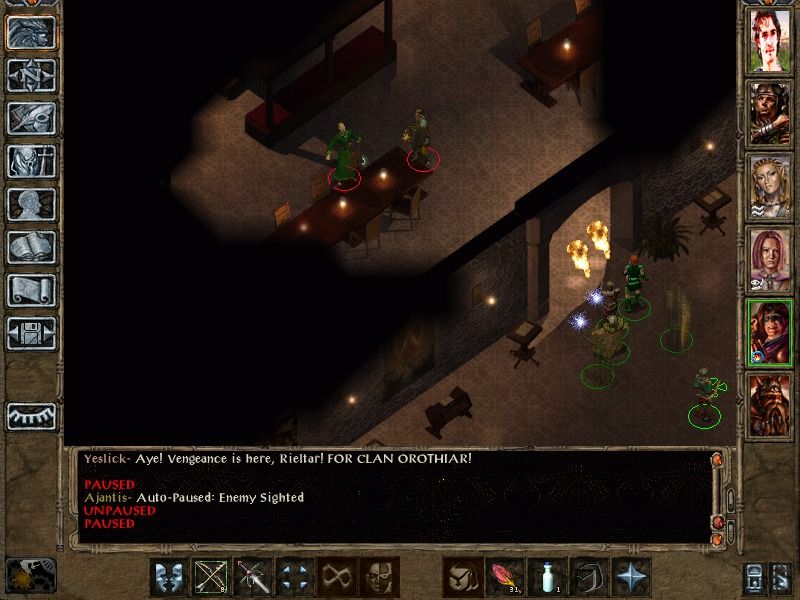Select the helmeted warrior's portrait
Viewport: 800px width, 600px height.
770,114
